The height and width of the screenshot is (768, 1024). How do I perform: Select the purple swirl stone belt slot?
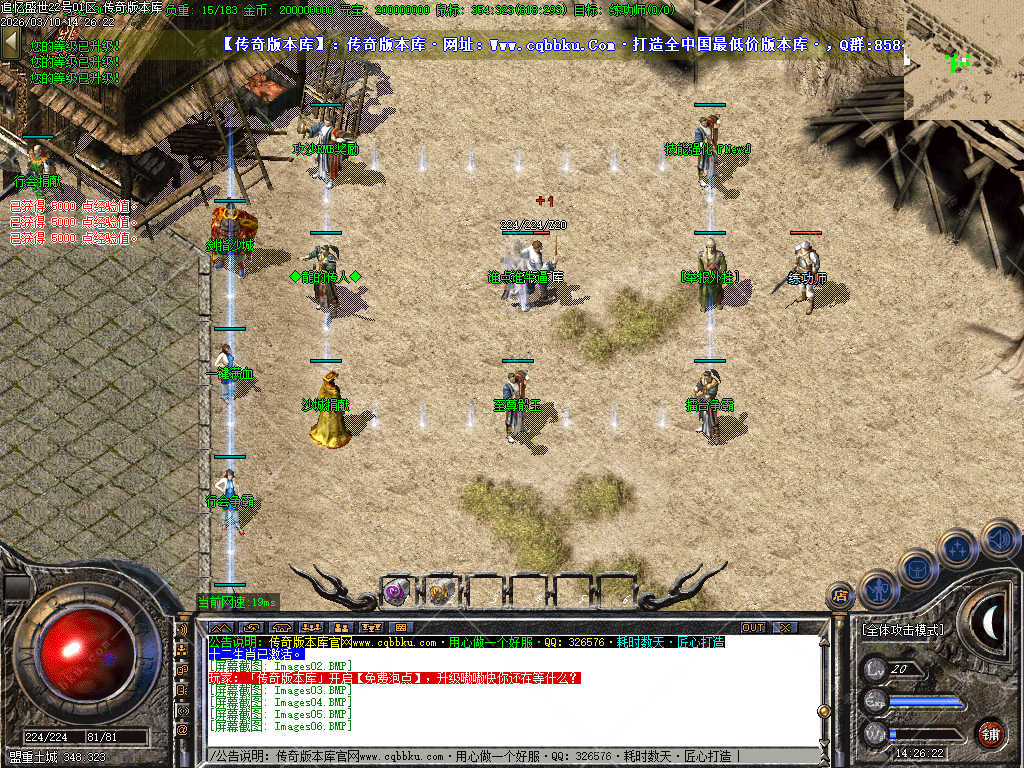pyautogui.click(x=396, y=591)
